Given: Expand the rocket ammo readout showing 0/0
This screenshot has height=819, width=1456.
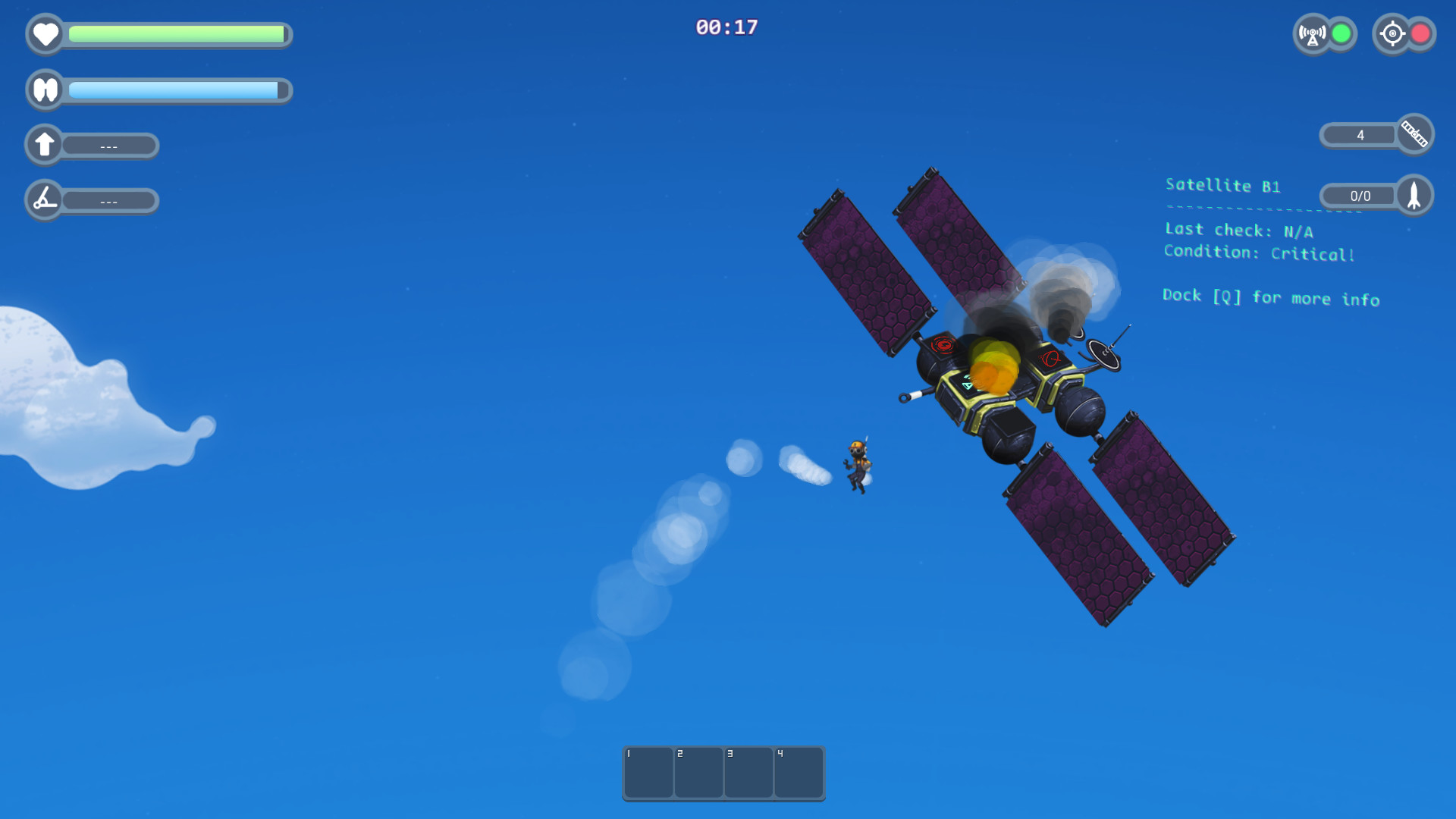Looking at the screenshot, I should pyautogui.click(x=1359, y=196).
